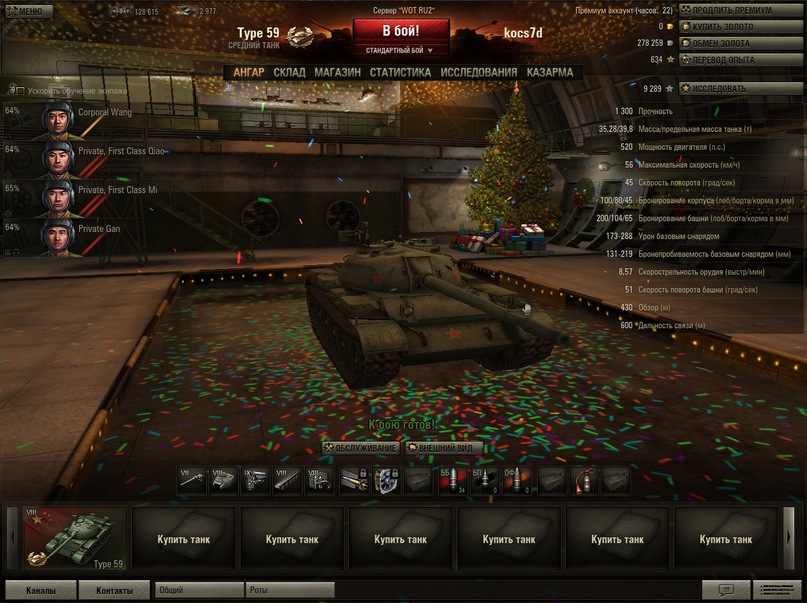Open the 'Контакты' contacts list
This screenshot has height=603, width=807.
click(114, 590)
